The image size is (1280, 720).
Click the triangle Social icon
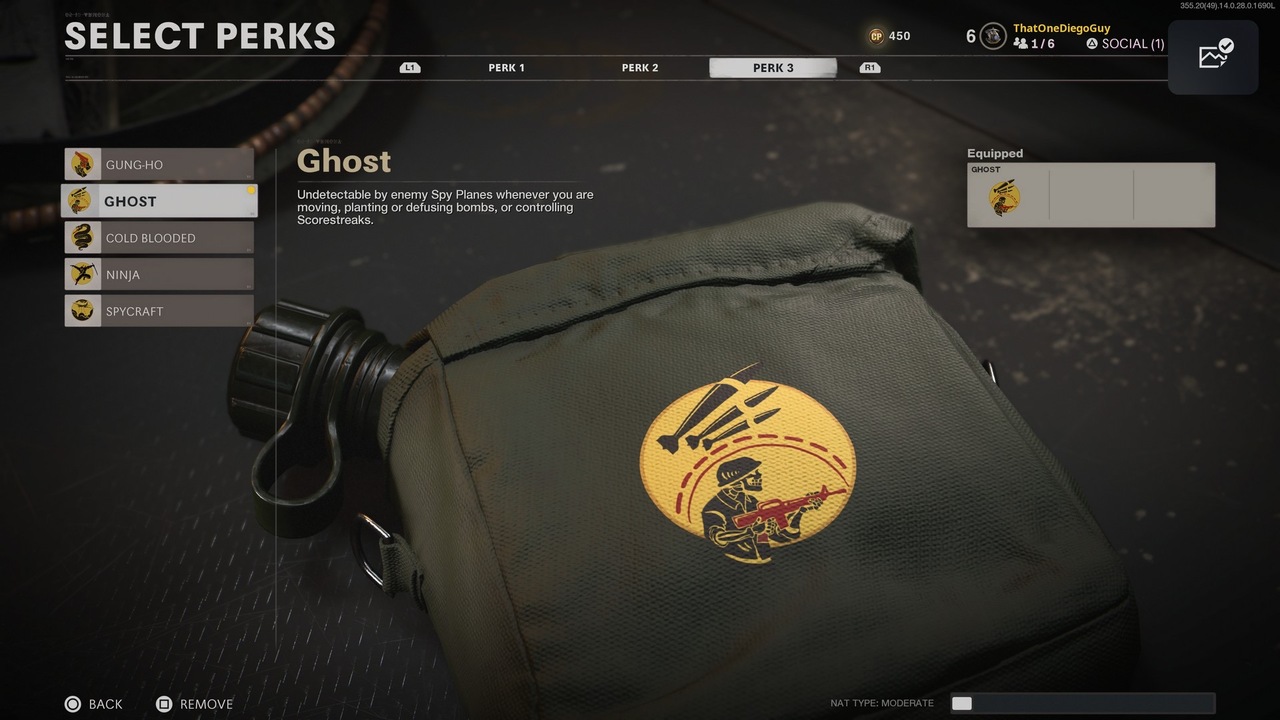[x=1094, y=43]
